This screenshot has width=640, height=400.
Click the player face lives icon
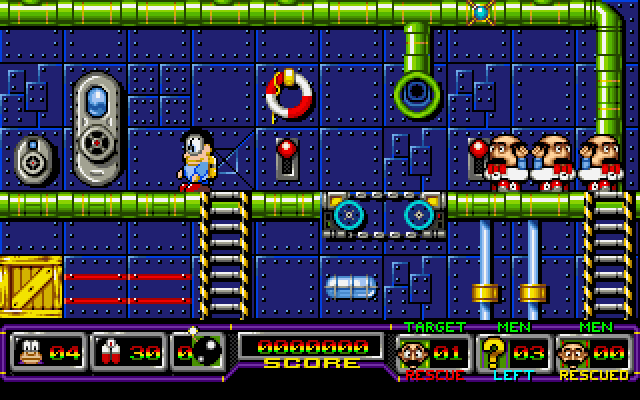pos(29,352)
